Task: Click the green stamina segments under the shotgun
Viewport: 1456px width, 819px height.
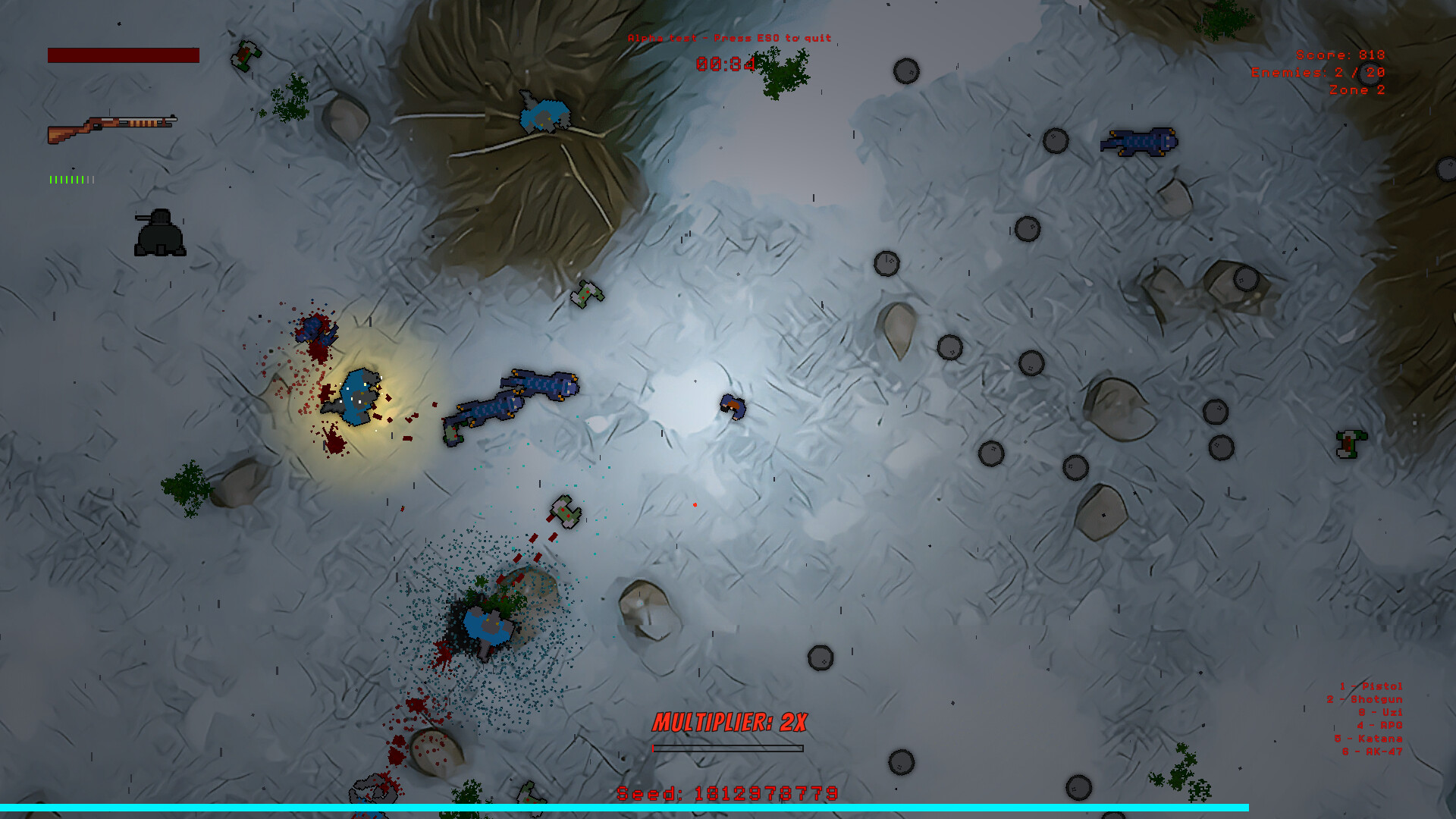Action: click(x=71, y=180)
